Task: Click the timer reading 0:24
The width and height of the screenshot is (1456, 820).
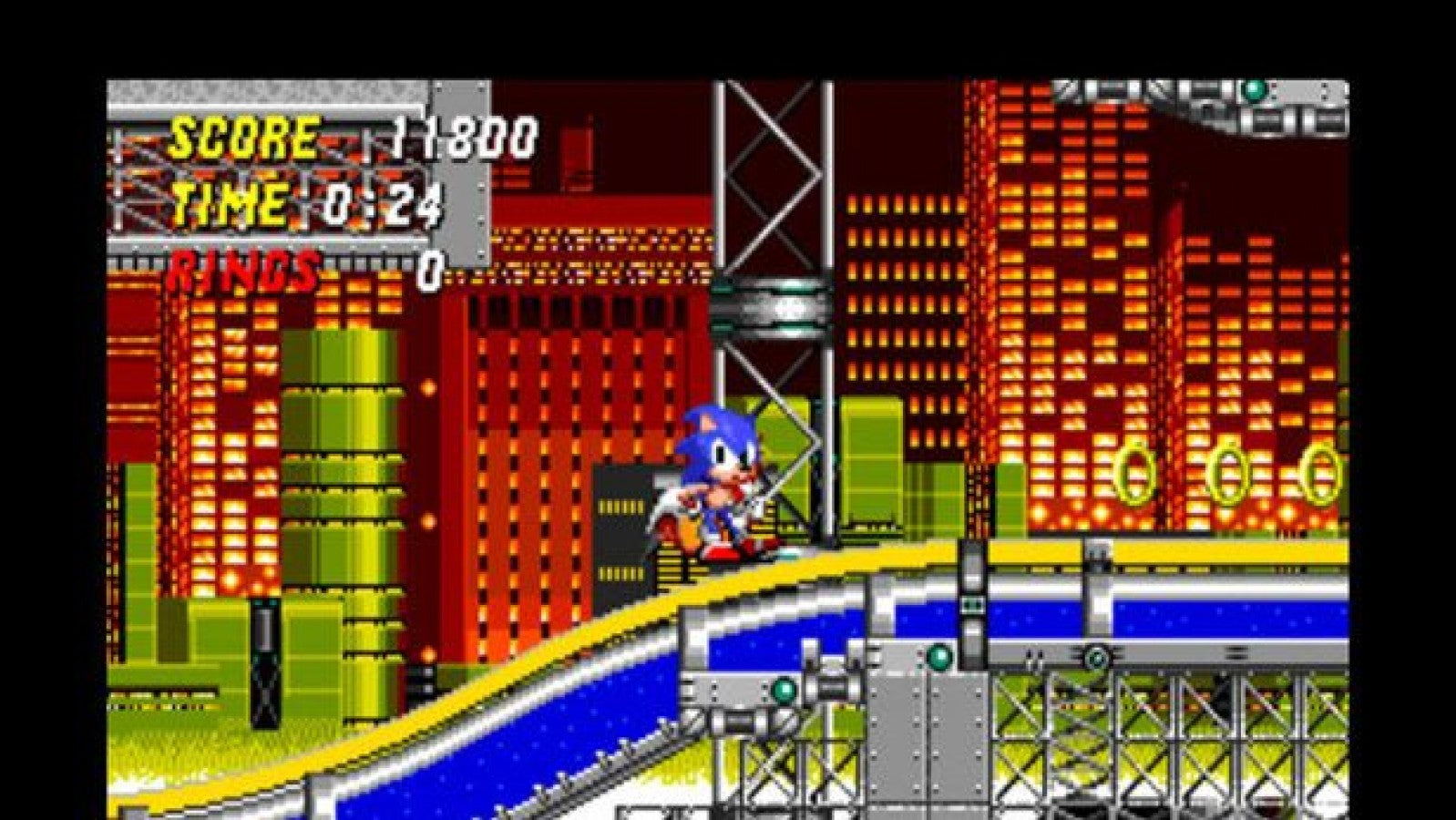Action: click(383, 202)
